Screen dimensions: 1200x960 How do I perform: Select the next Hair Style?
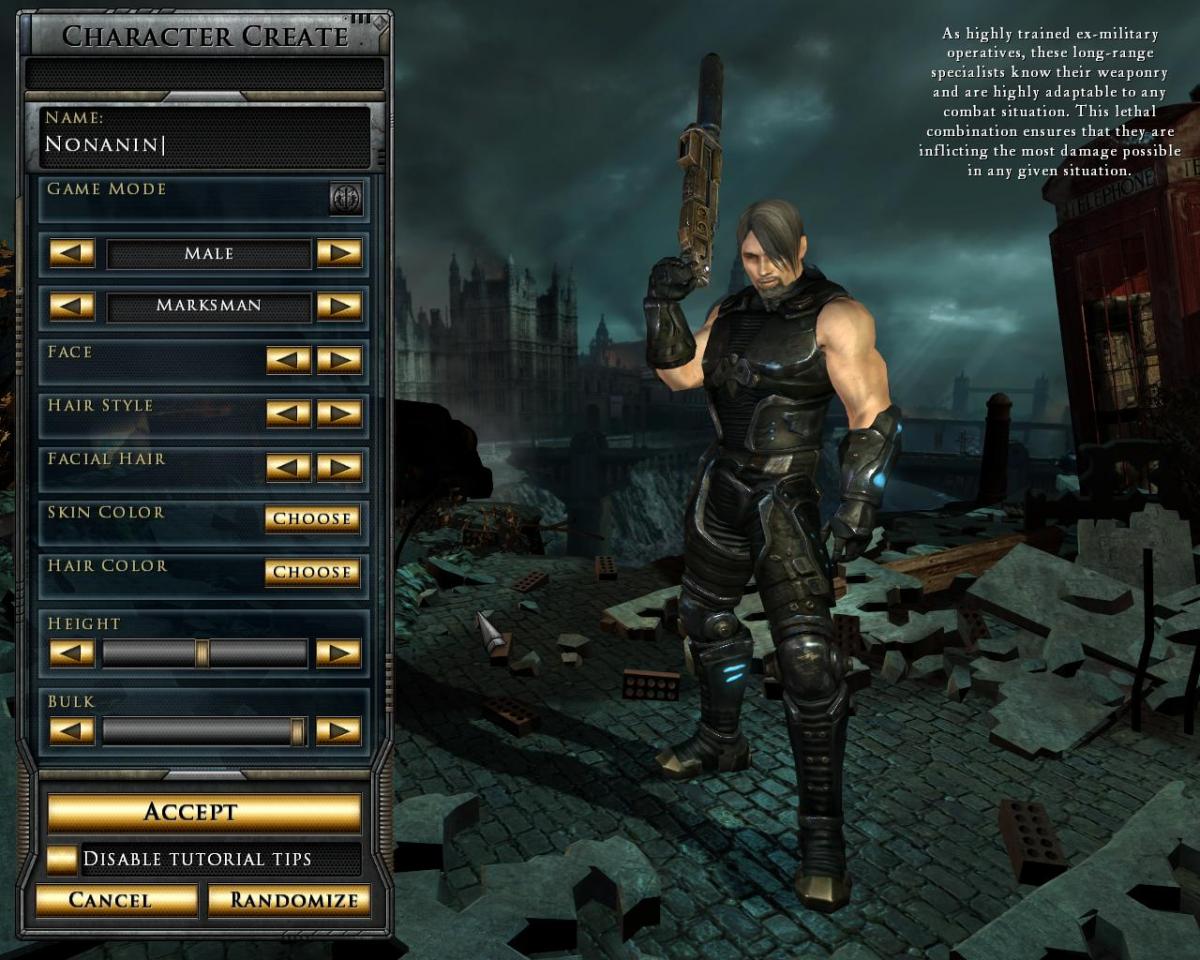(339, 413)
